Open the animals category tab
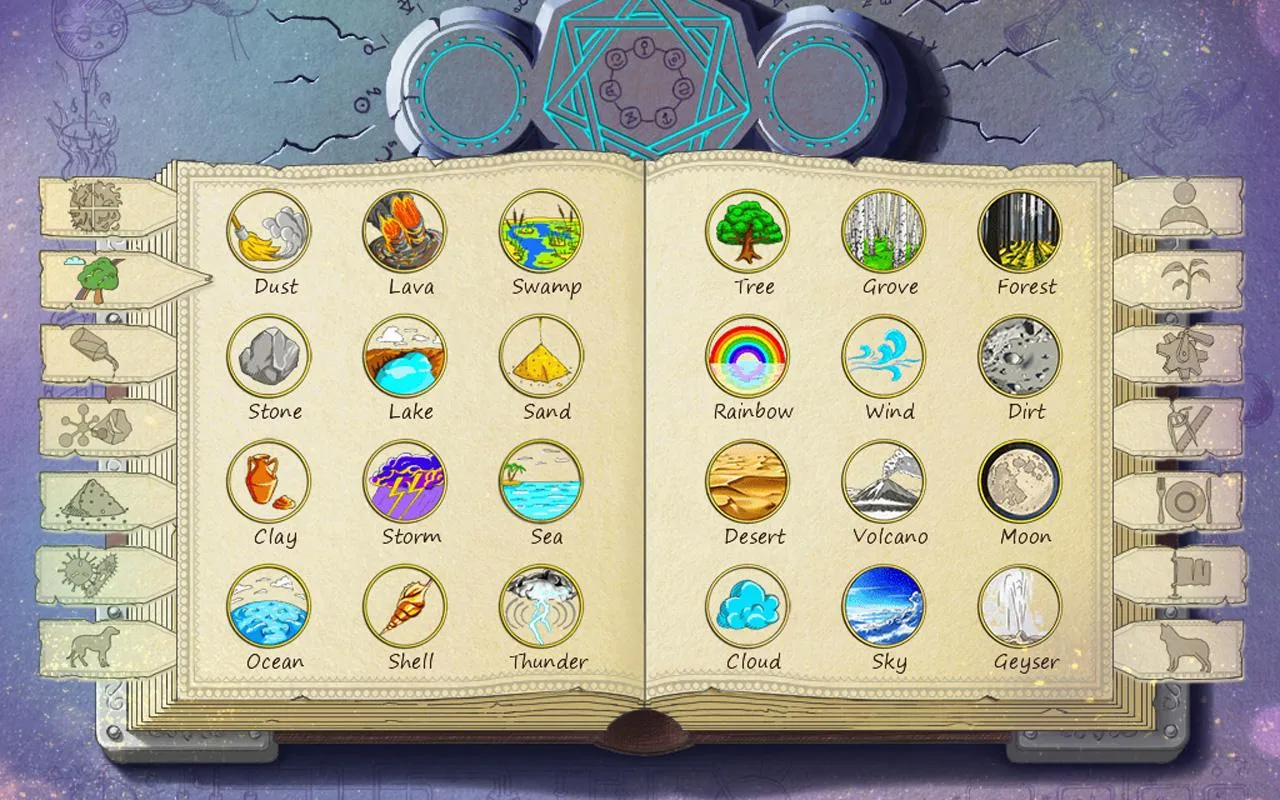This screenshot has height=800, width=1280. coord(95,644)
